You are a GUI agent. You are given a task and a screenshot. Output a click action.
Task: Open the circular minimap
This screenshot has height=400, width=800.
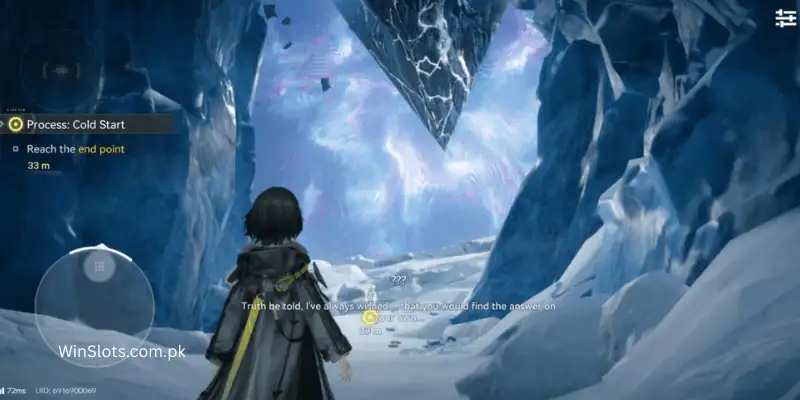(x=62, y=68)
